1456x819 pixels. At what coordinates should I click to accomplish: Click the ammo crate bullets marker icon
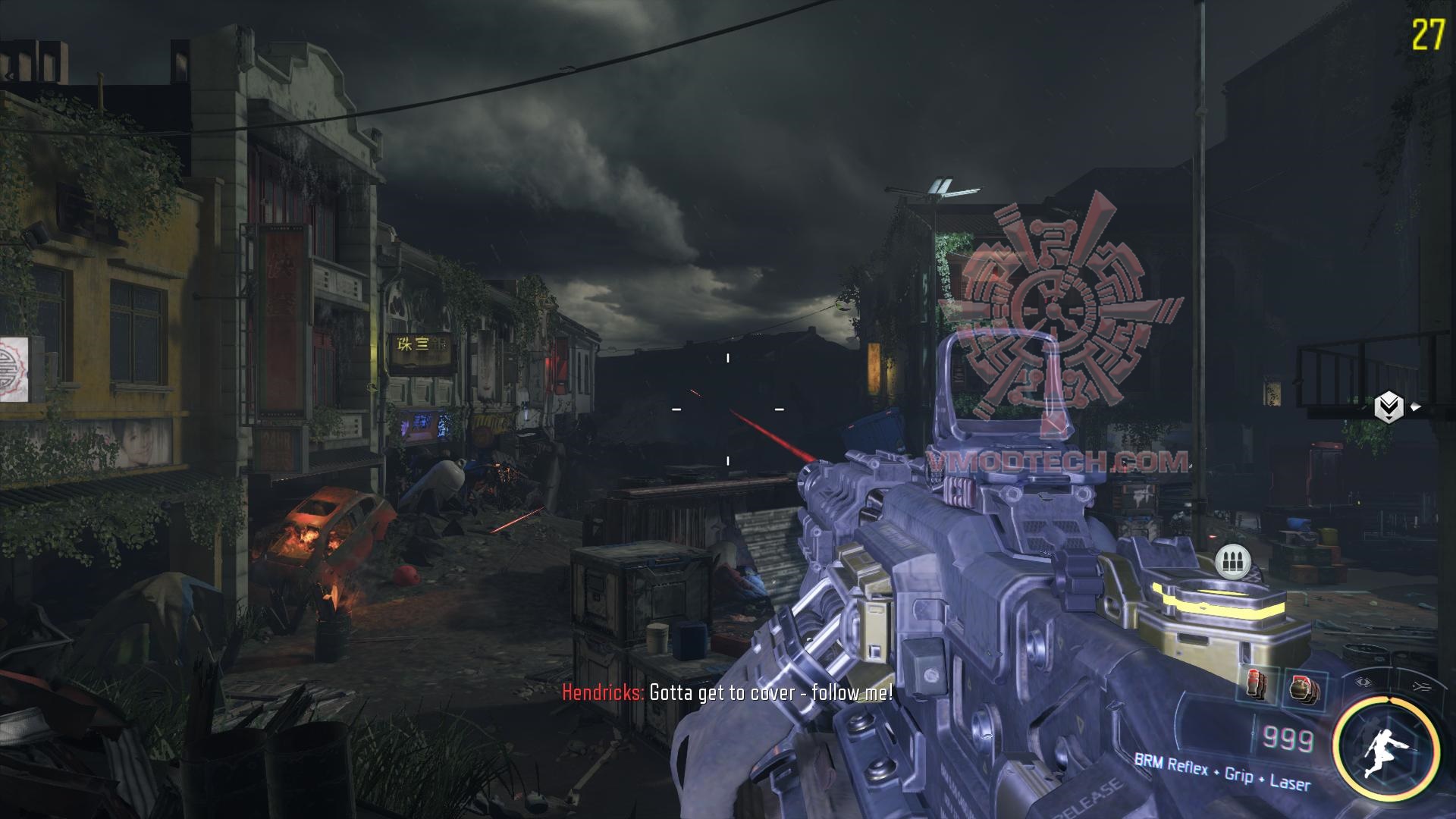pos(1232,563)
